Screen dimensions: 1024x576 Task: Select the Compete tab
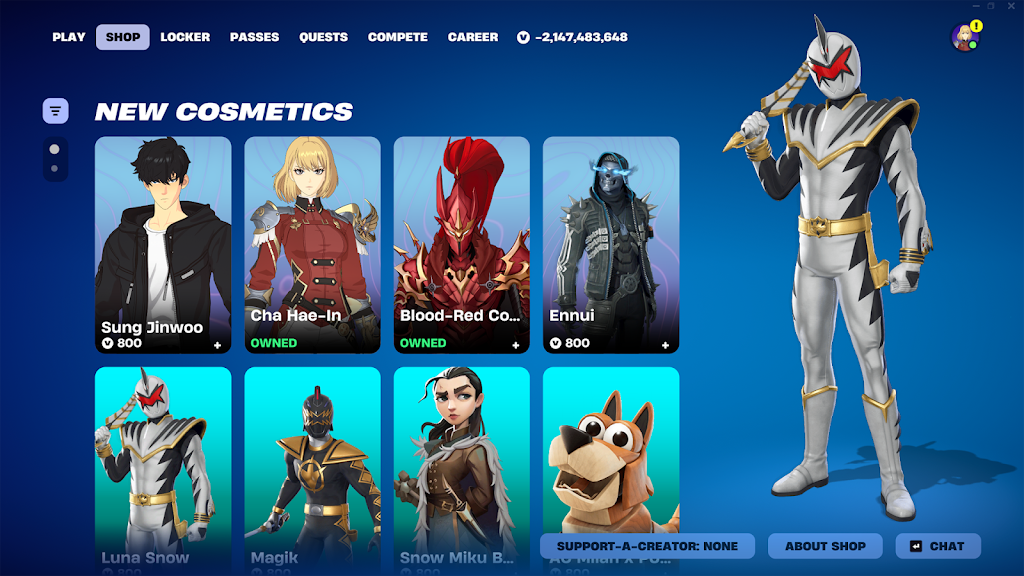[x=398, y=37]
